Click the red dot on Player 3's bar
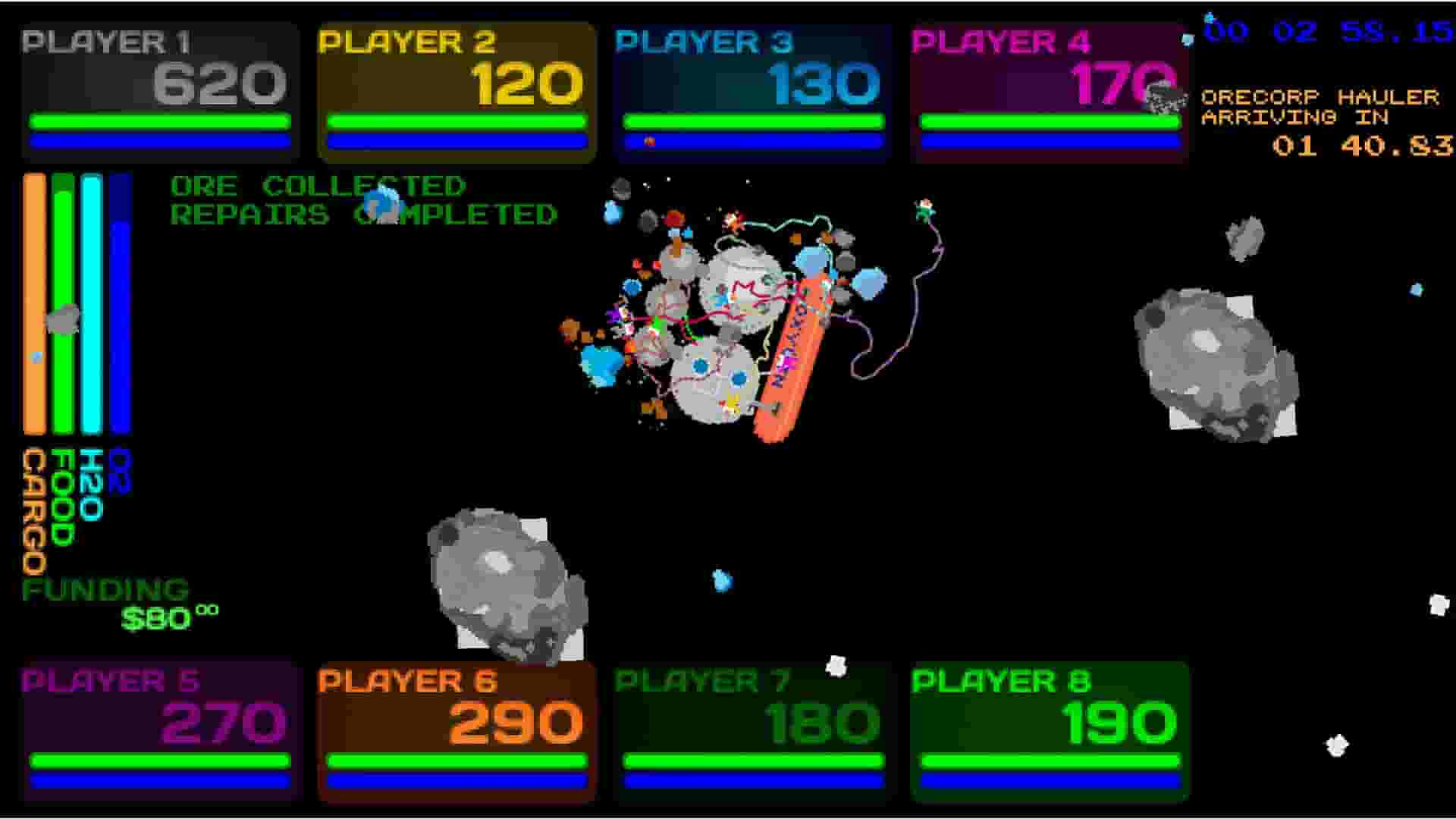The width and height of the screenshot is (1456, 819). 648,140
